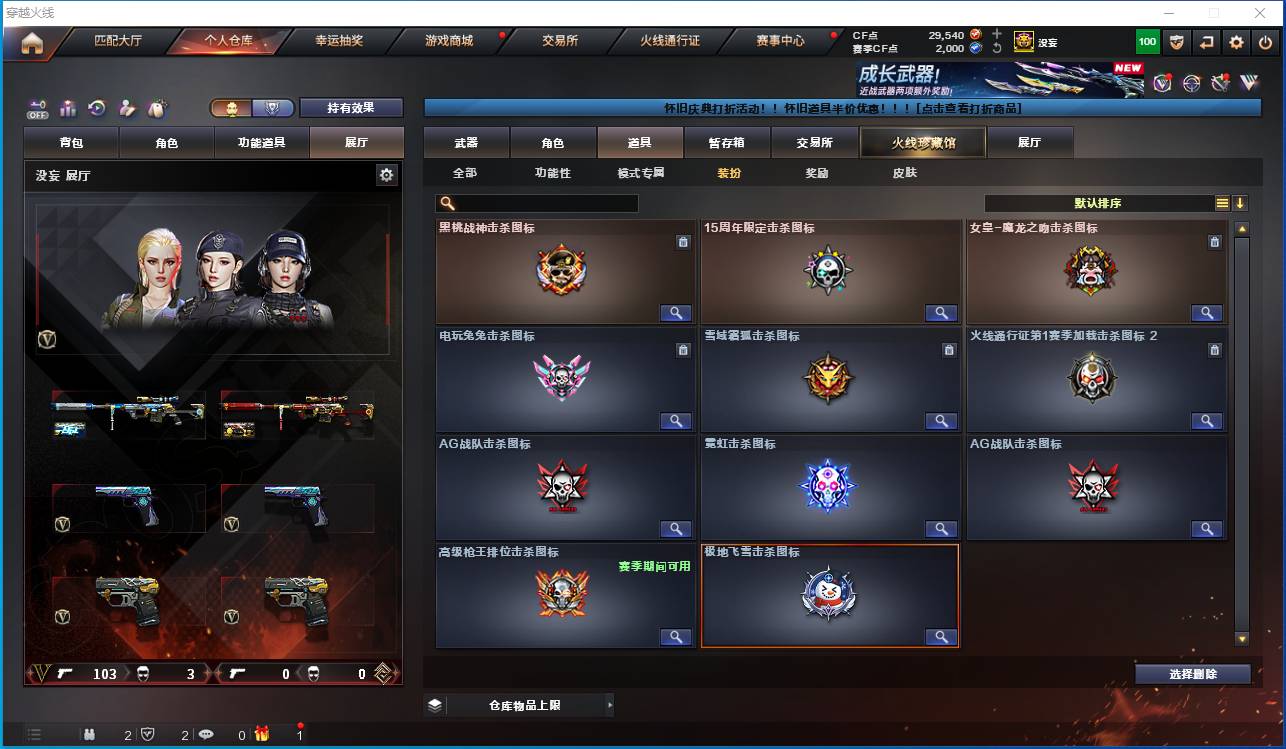Screen dimensions: 1286x749
Task: Open the game settings gear at top-right
Action: (1236, 41)
